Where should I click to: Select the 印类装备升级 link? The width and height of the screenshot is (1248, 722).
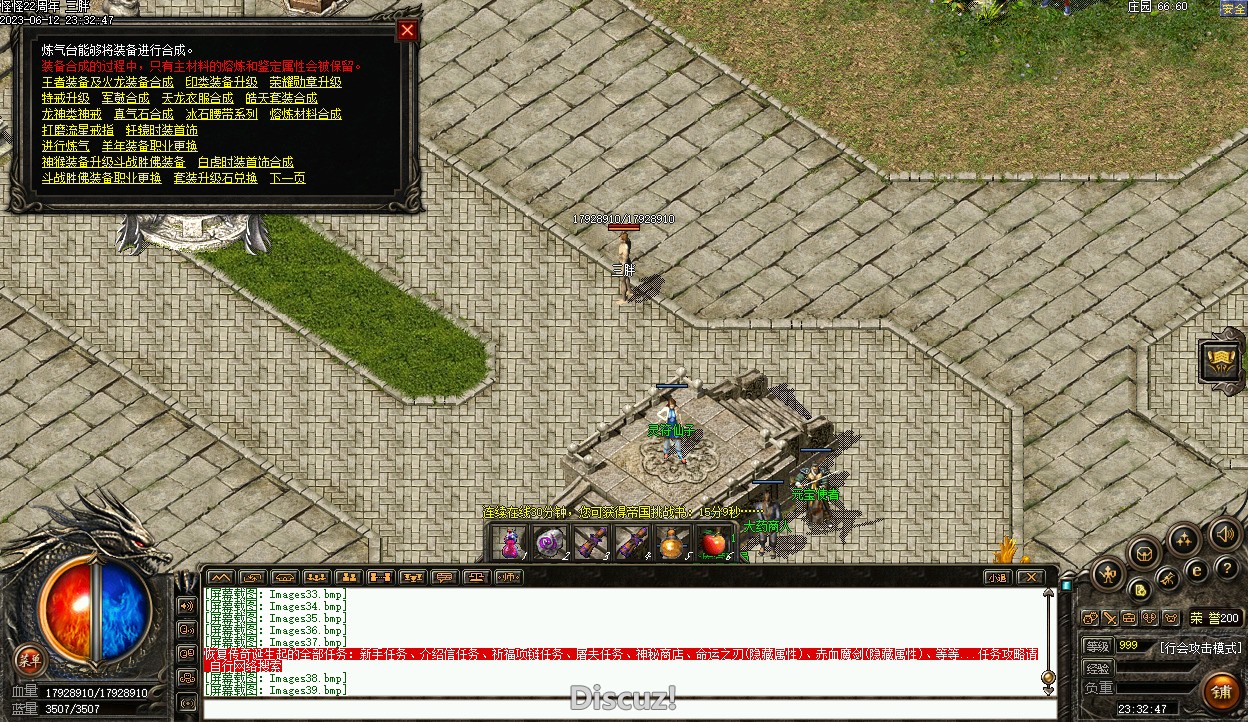(221, 82)
